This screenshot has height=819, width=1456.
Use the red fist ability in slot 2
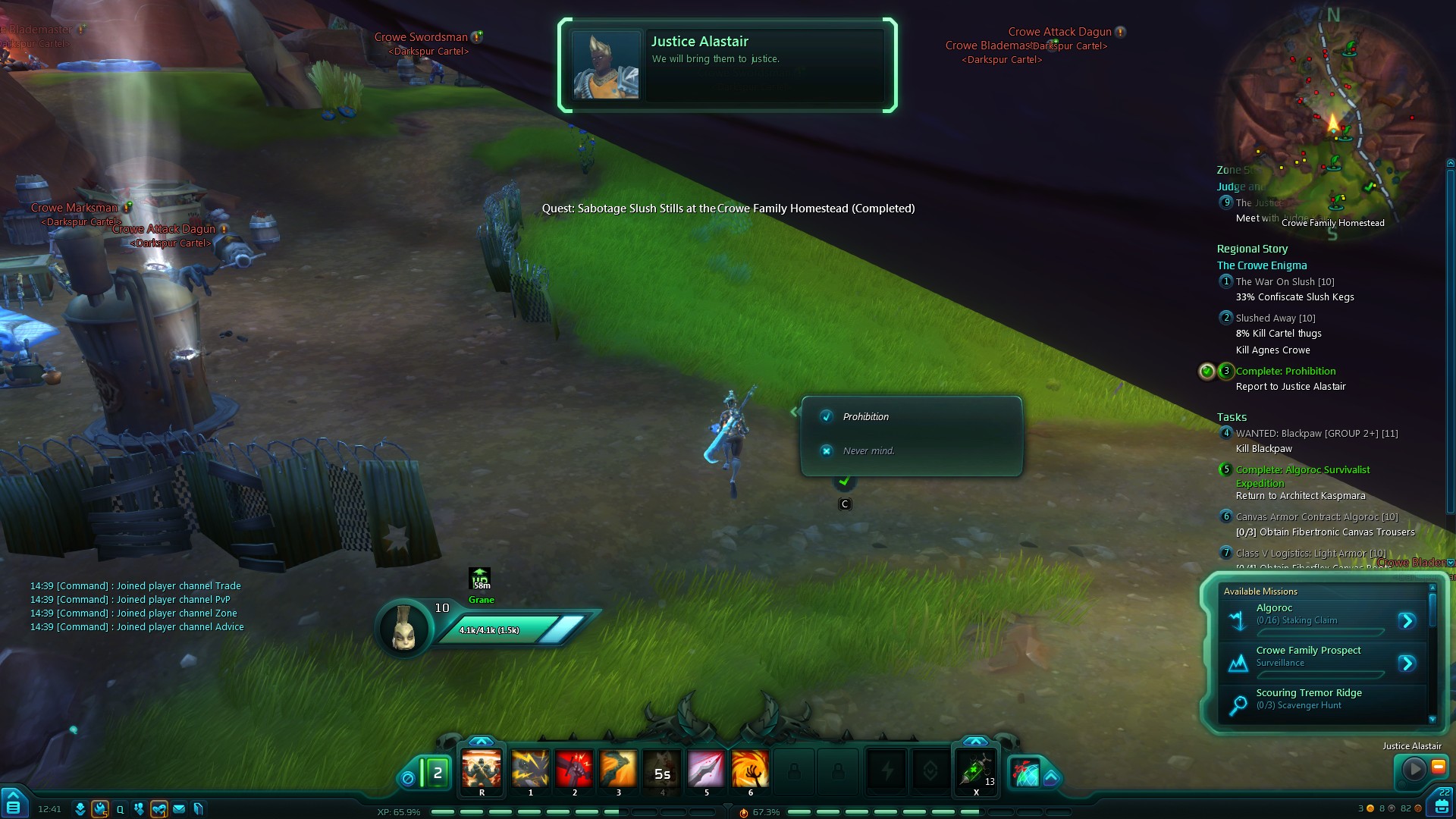pyautogui.click(x=574, y=770)
